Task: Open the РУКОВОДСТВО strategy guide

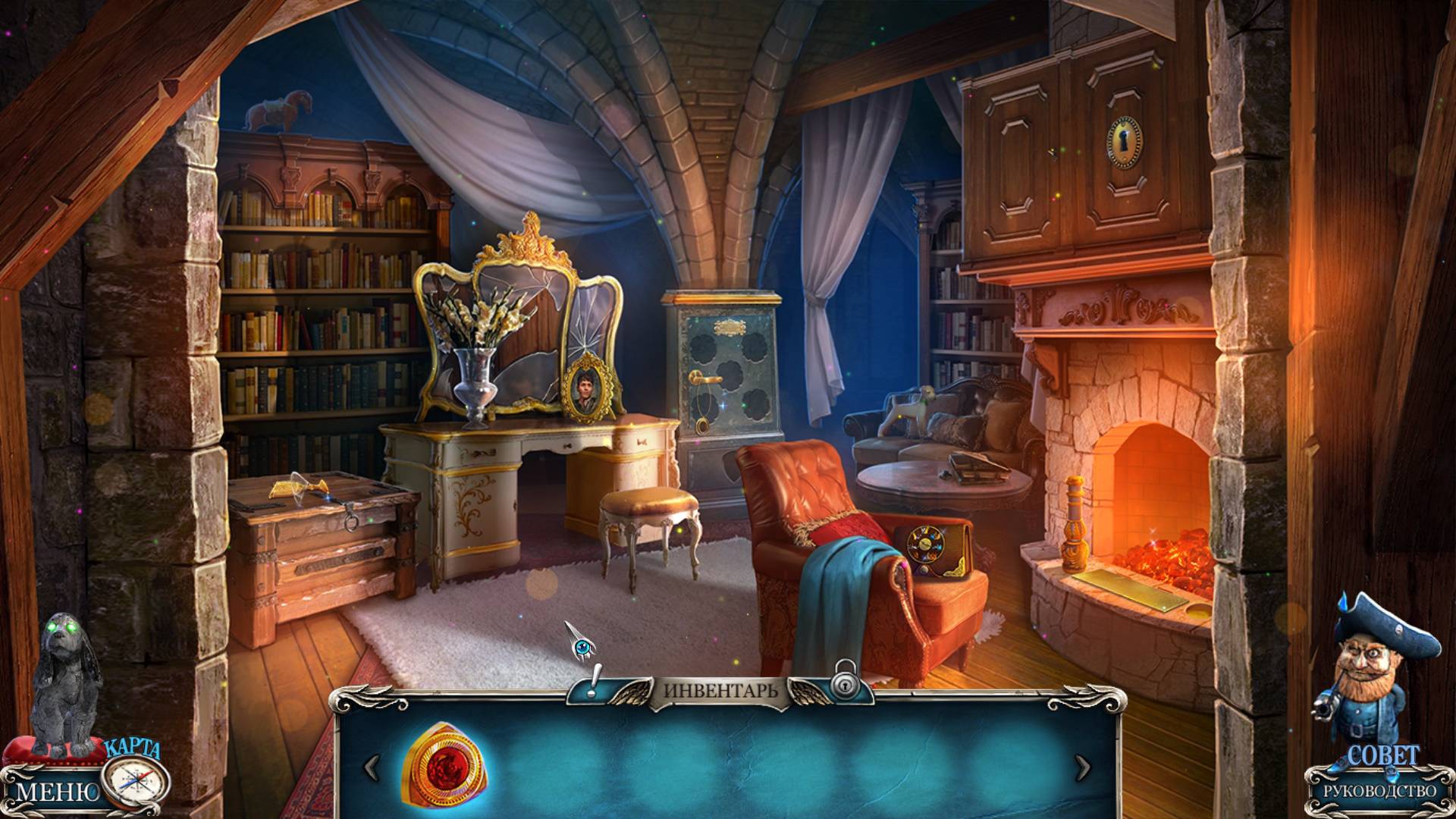Action: (1379, 791)
